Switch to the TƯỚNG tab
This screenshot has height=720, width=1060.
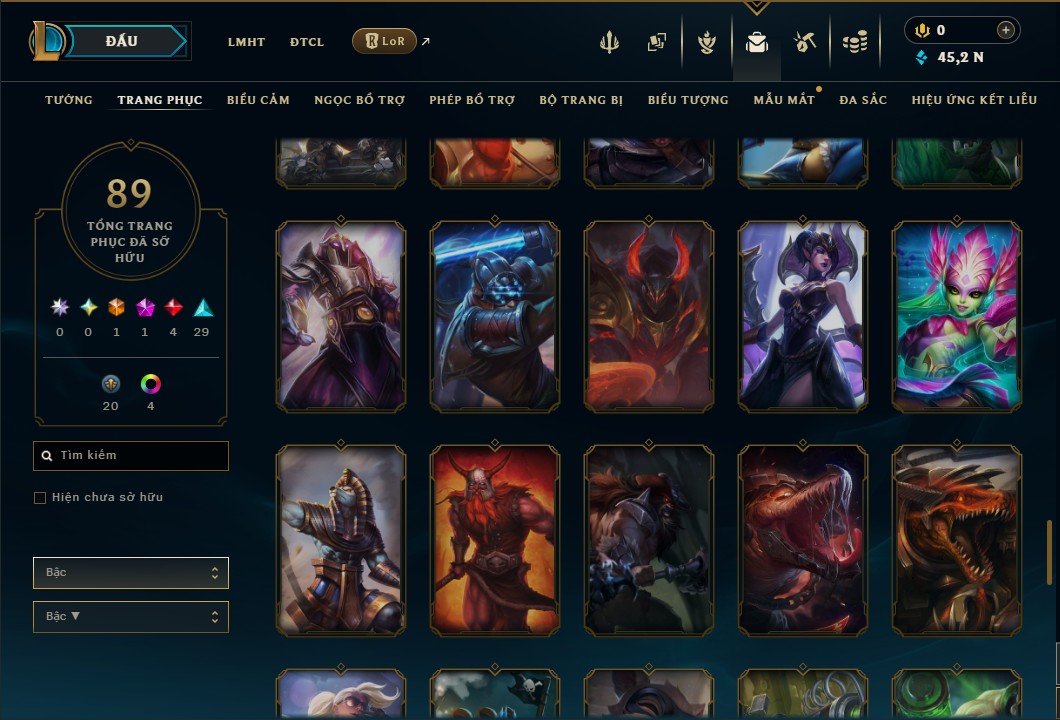pos(69,100)
